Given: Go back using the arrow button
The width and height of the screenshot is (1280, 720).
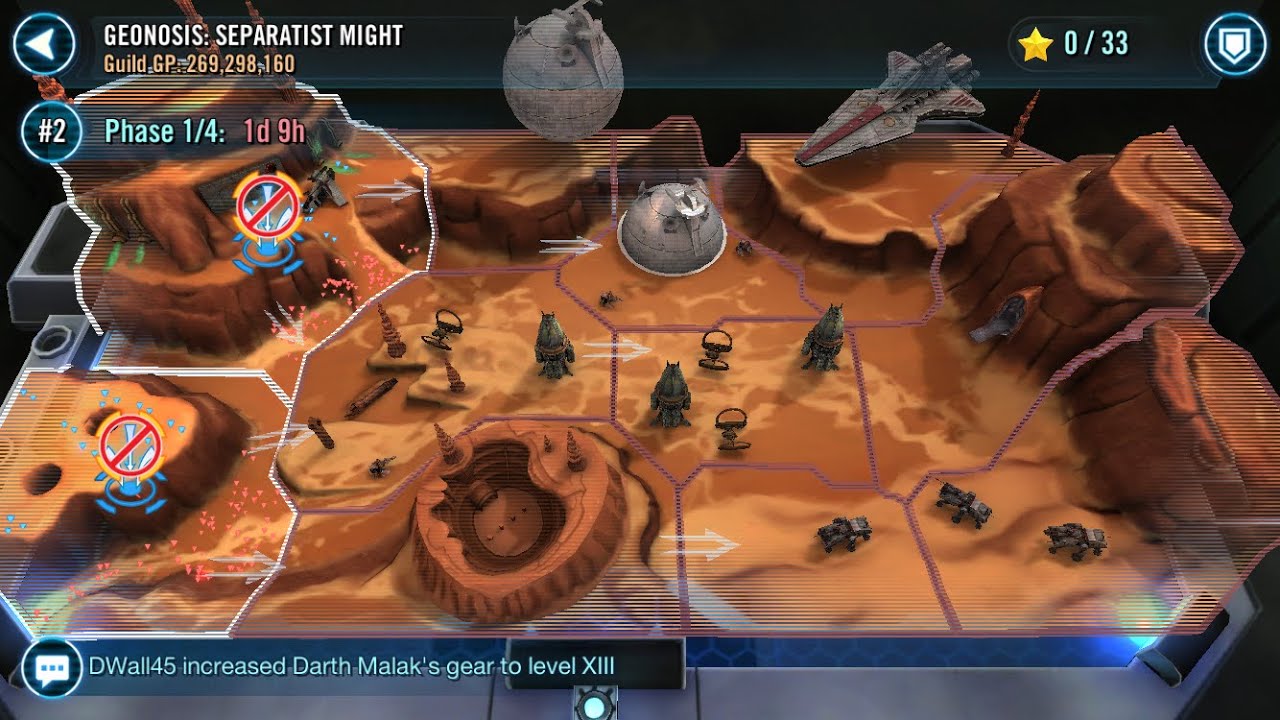Looking at the screenshot, I should coord(44,45).
